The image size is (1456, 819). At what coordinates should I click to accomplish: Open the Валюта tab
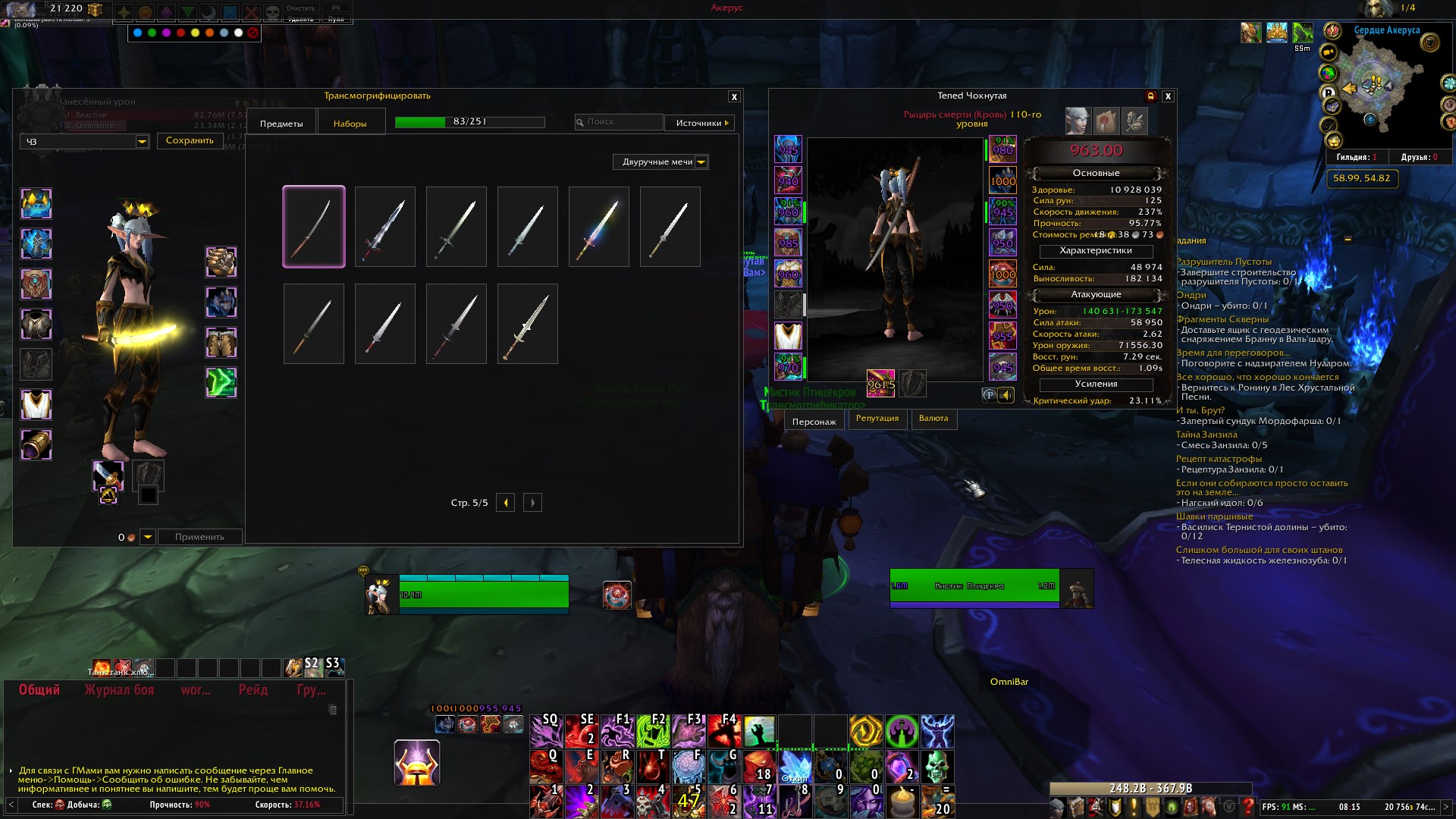pyautogui.click(x=934, y=419)
